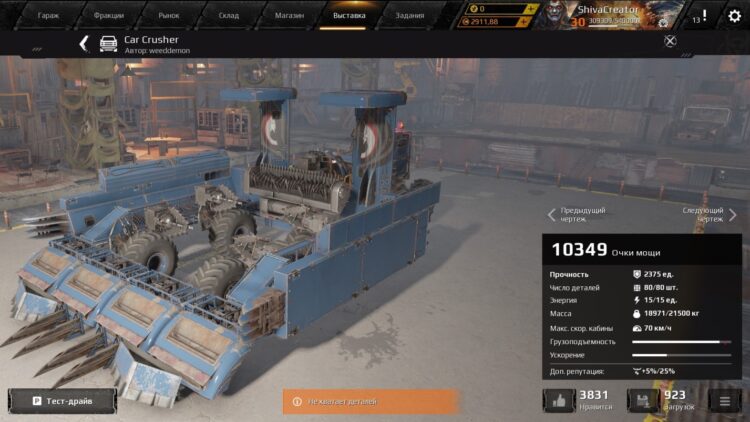Go to the Склад storage tab
The image size is (750, 422).
[x=229, y=15]
